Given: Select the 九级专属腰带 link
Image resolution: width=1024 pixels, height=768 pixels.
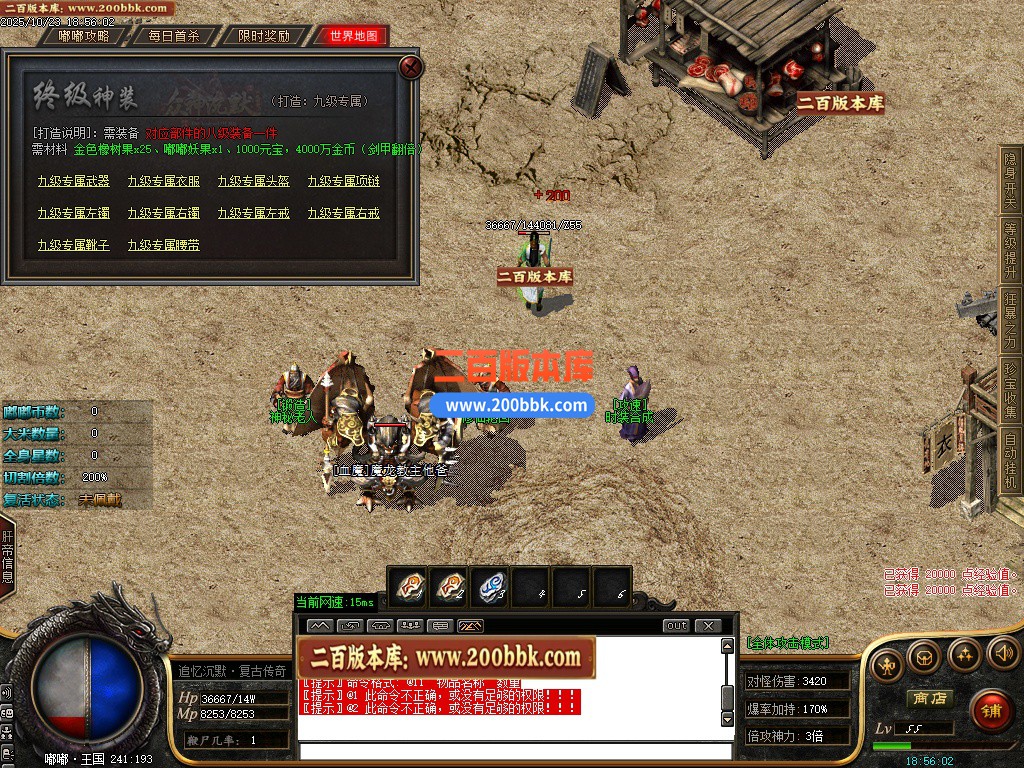Looking at the screenshot, I should click(164, 245).
